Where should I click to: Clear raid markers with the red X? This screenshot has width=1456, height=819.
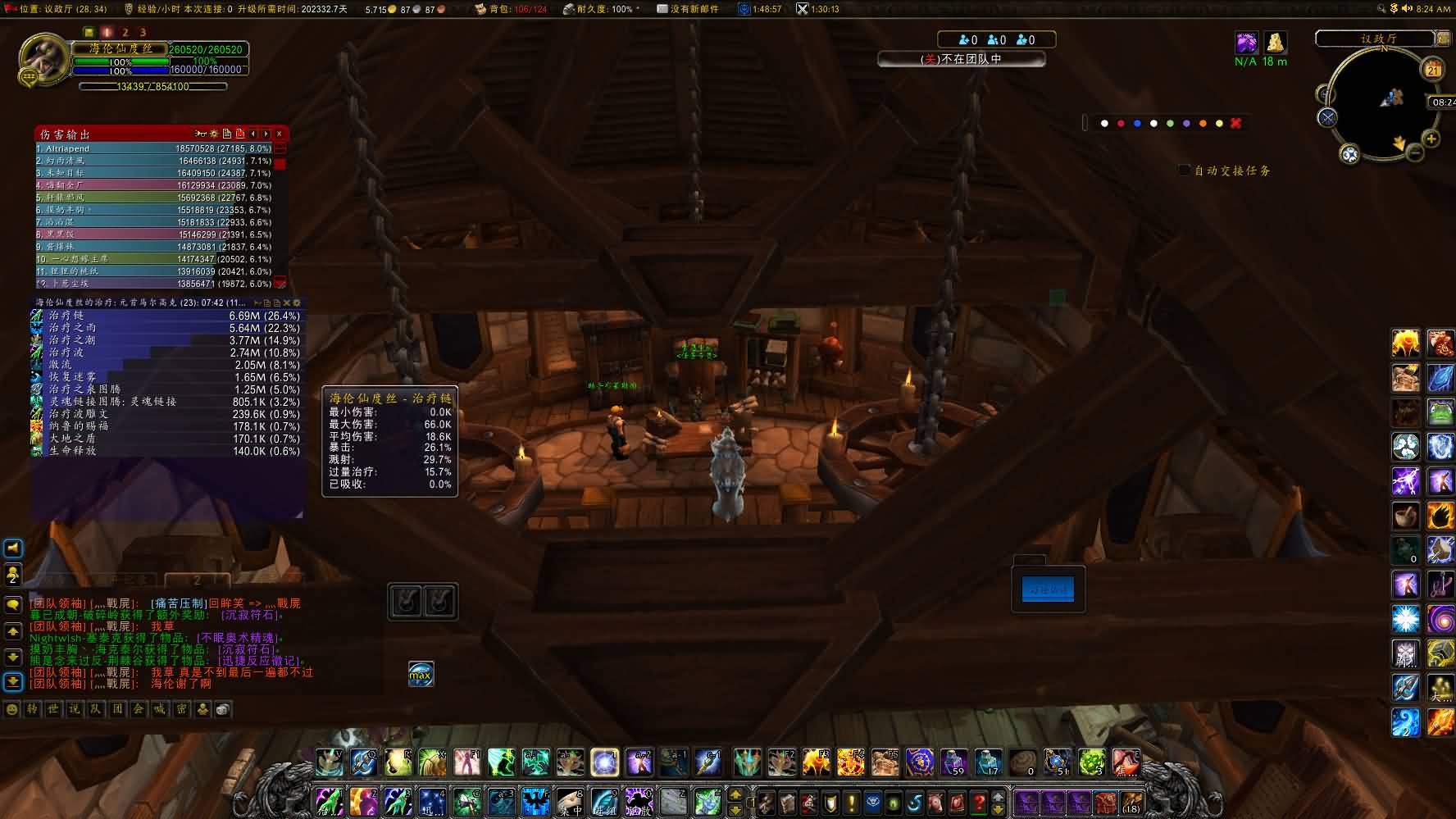[1235, 124]
